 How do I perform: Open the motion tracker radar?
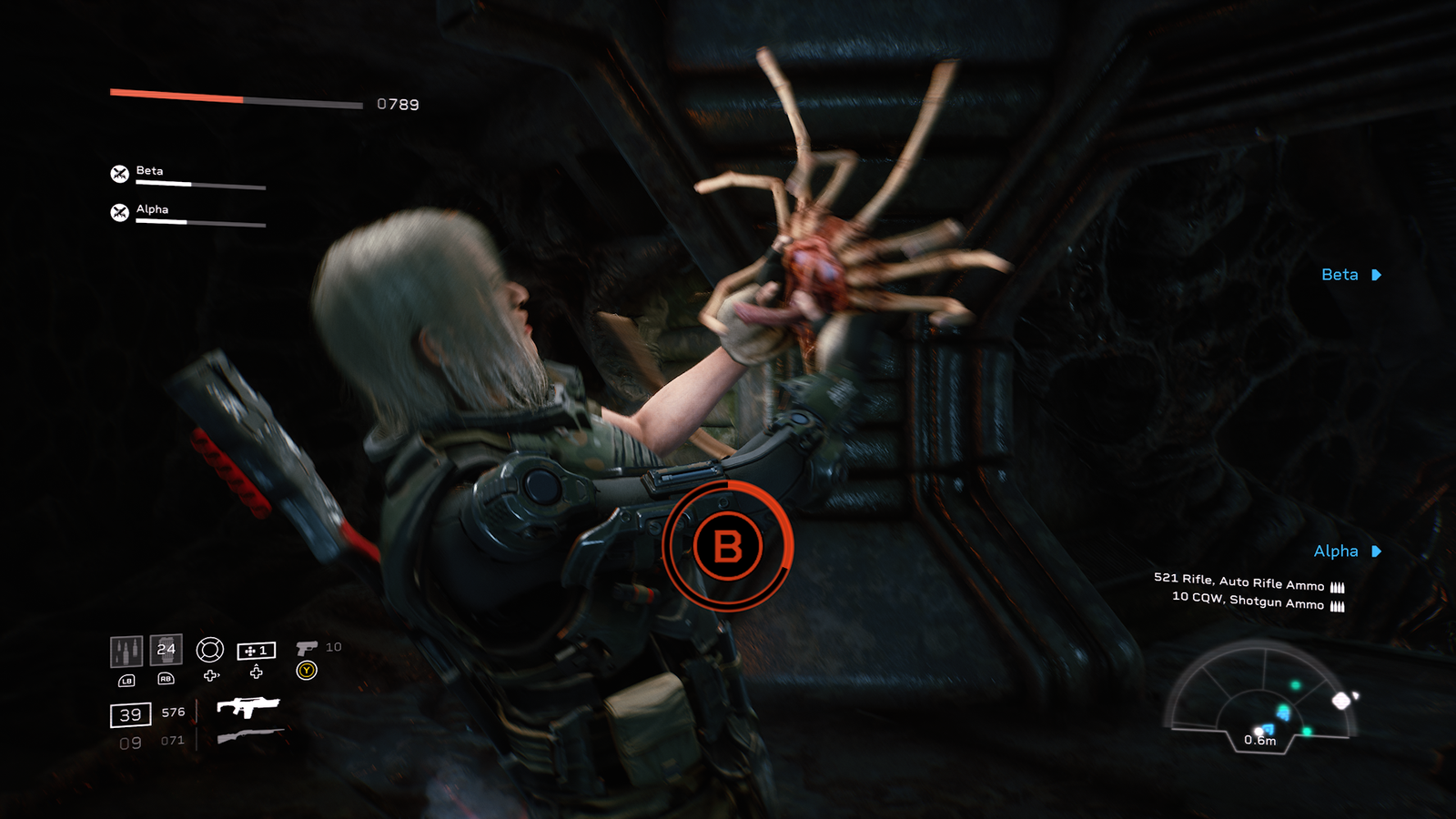click(x=1260, y=692)
